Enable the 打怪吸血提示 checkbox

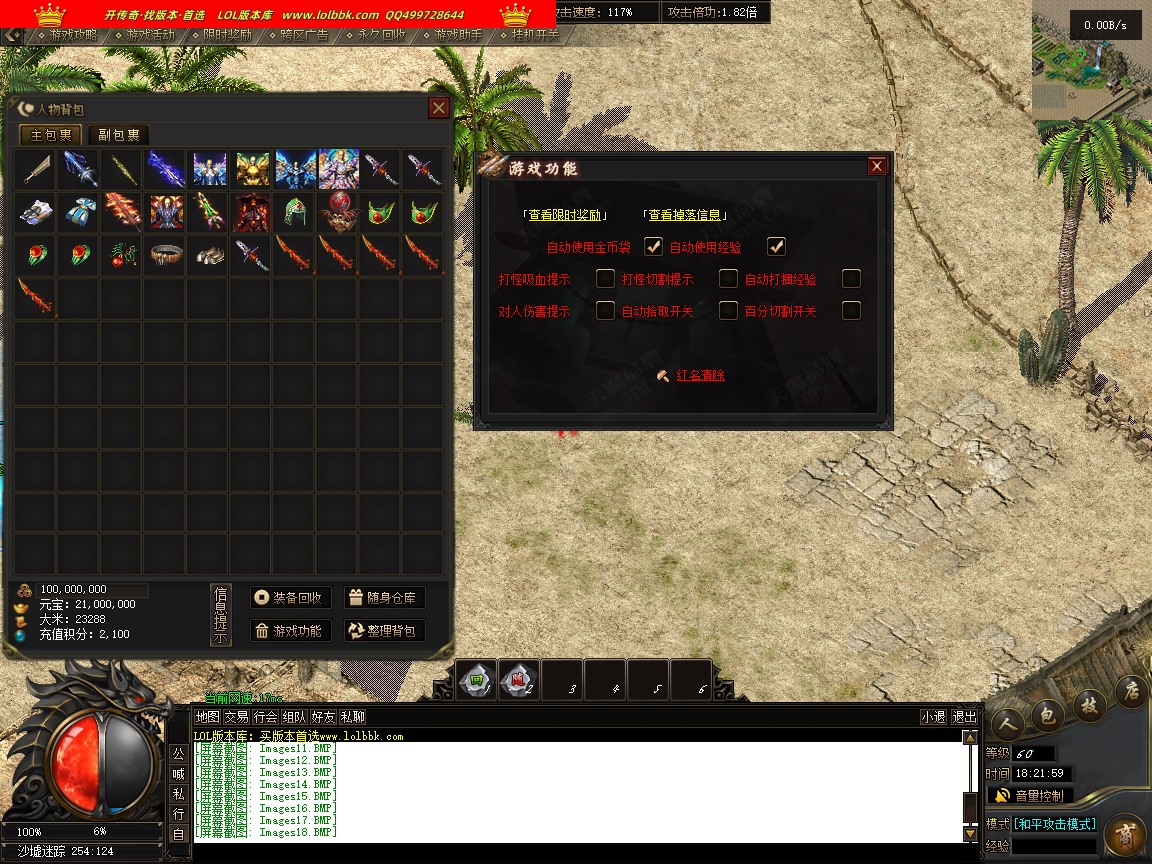coord(605,279)
